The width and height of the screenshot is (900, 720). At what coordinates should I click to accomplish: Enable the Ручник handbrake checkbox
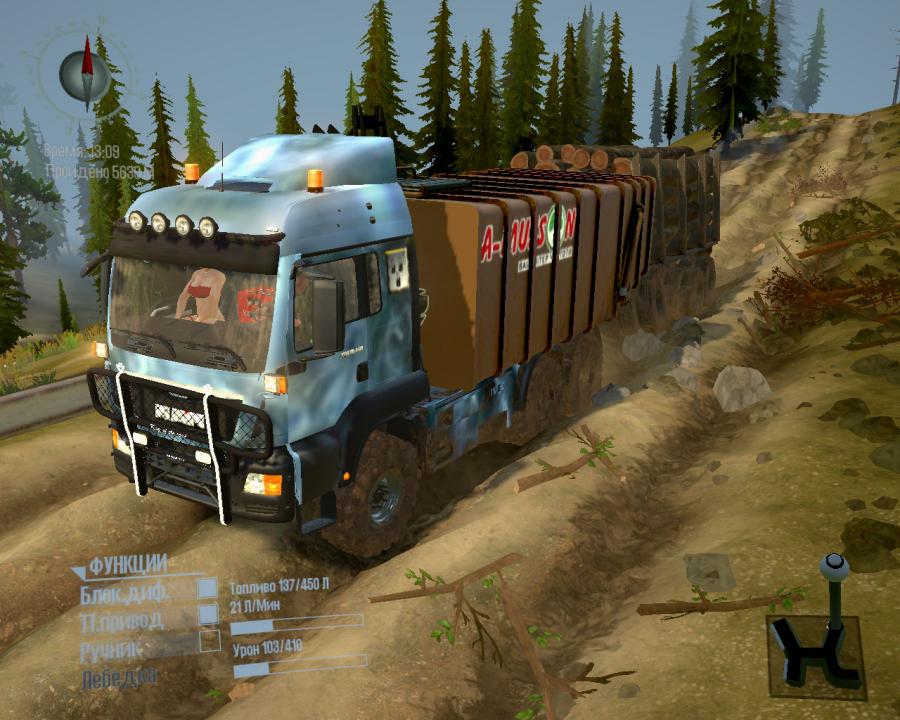[209, 641]
